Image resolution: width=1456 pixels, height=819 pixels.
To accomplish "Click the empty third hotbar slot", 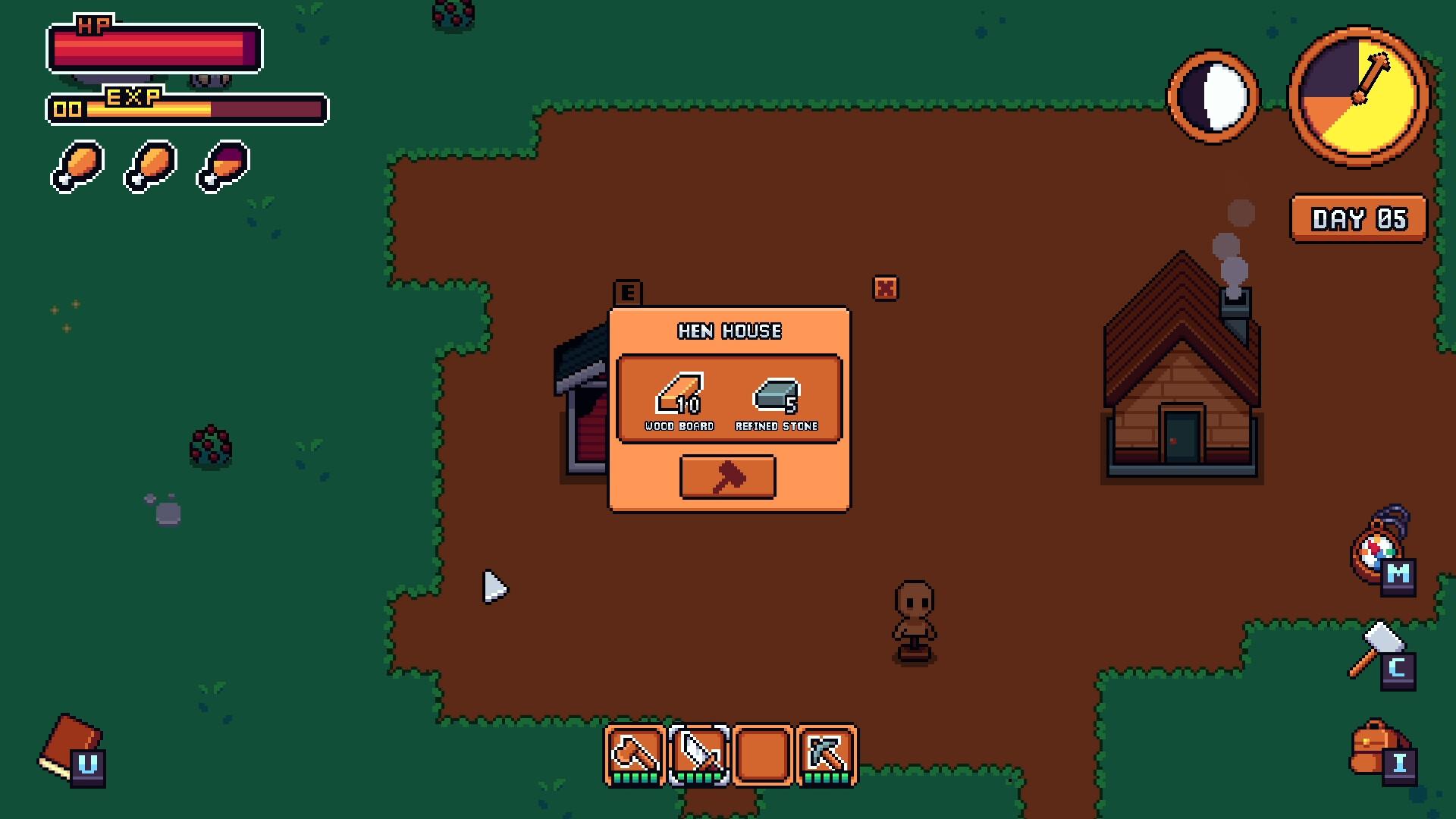I will (763, 755).
